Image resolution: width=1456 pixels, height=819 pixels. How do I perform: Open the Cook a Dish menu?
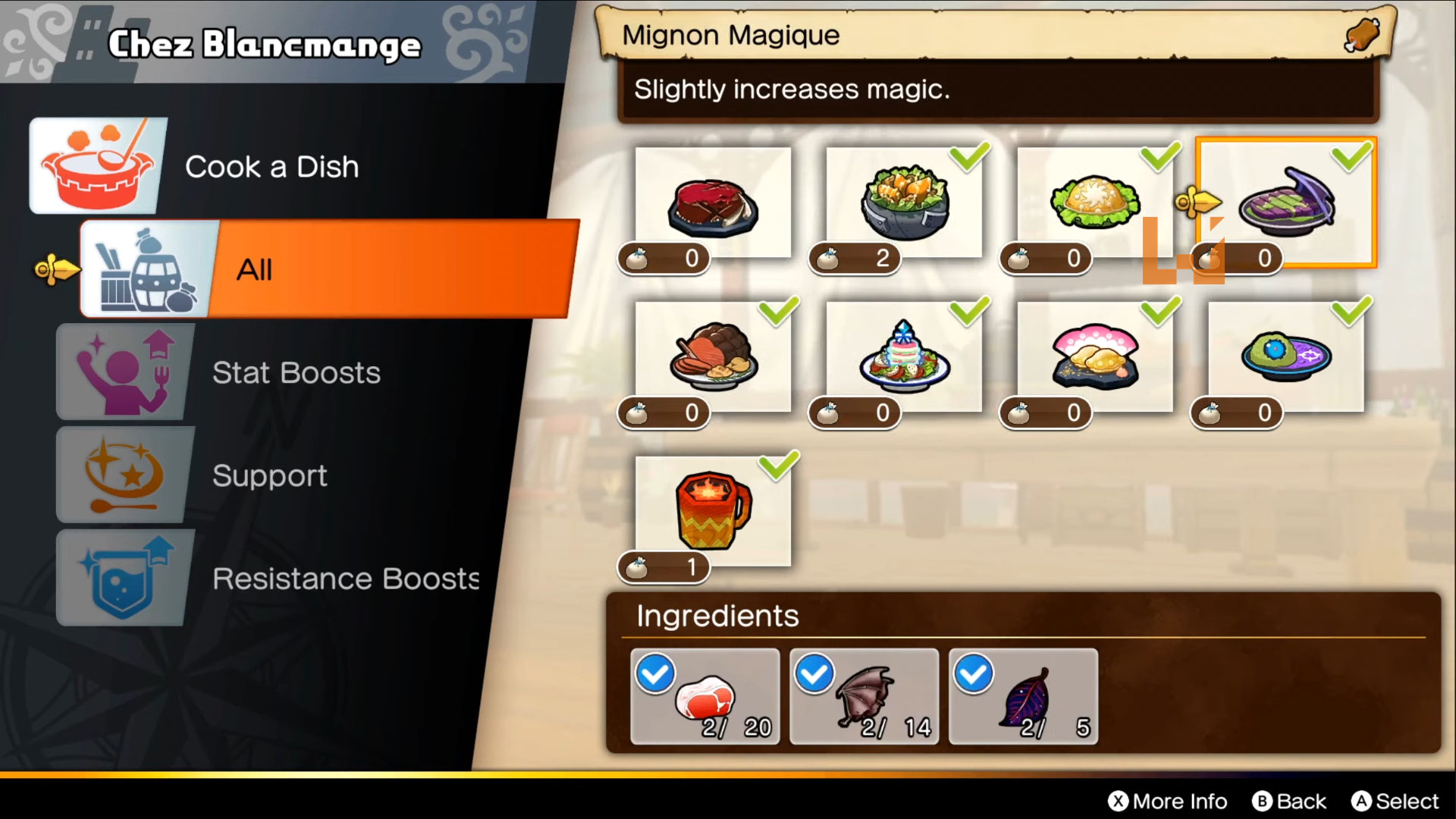[271, 167]
